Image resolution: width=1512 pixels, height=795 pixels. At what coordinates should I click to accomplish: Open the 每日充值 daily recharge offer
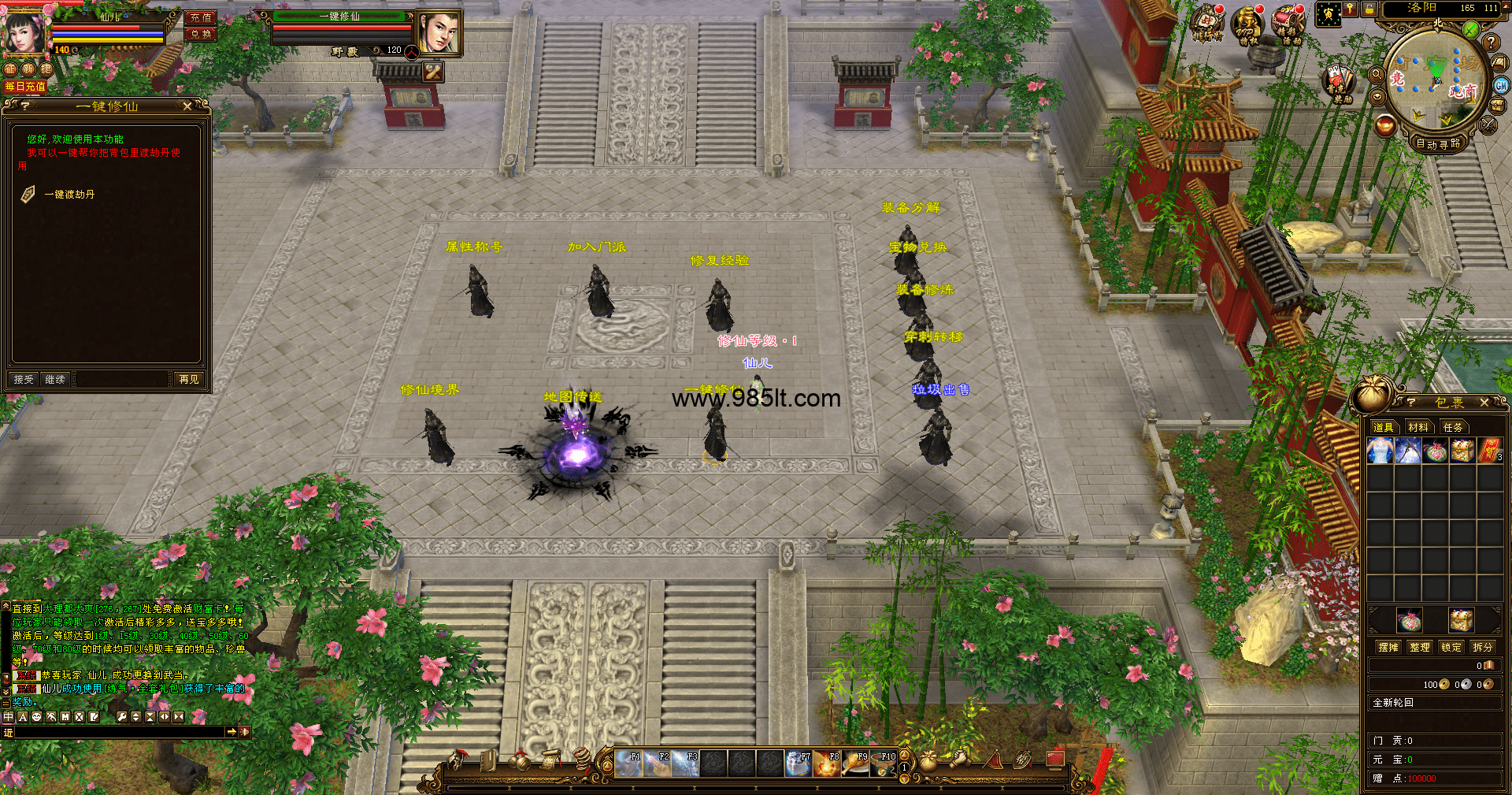point(25,87)
